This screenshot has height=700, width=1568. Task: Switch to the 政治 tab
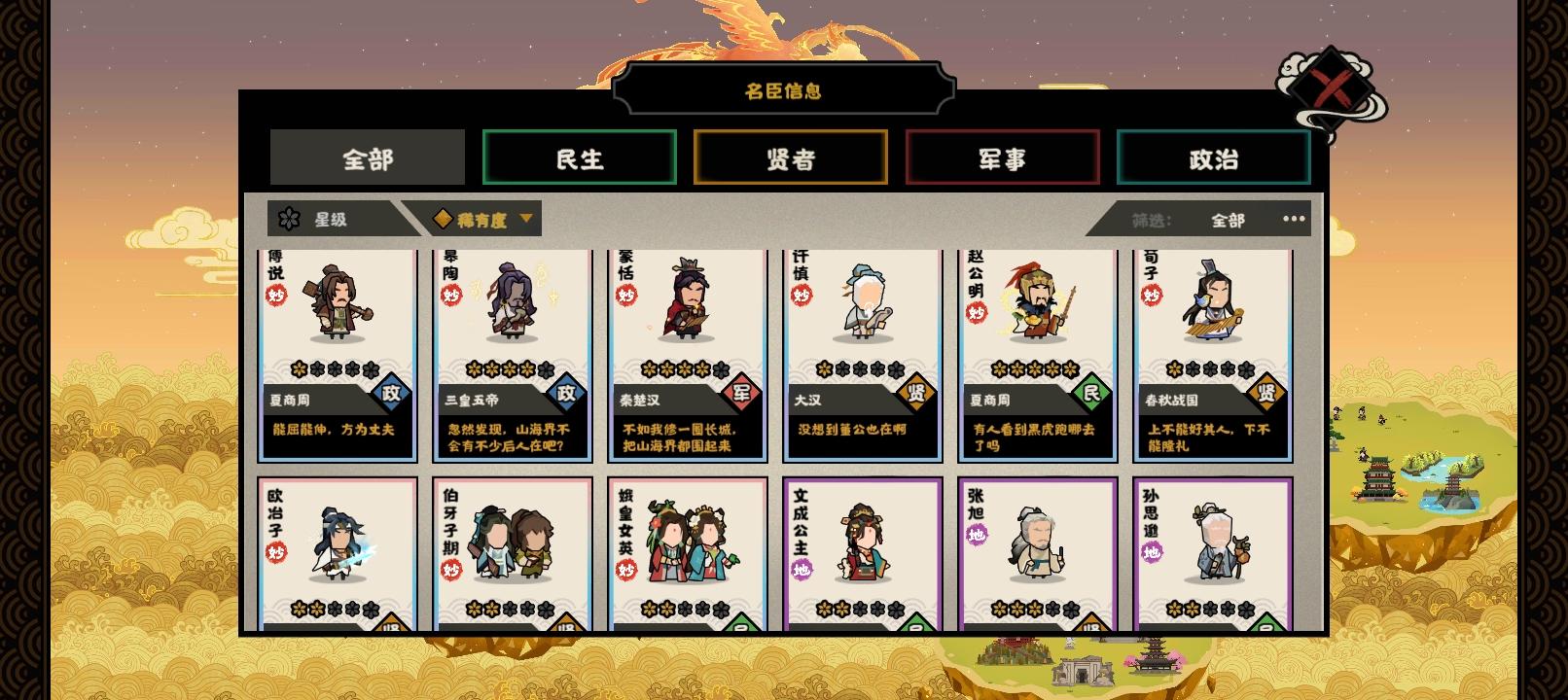pyautogui.click(x=1213, y=157)
